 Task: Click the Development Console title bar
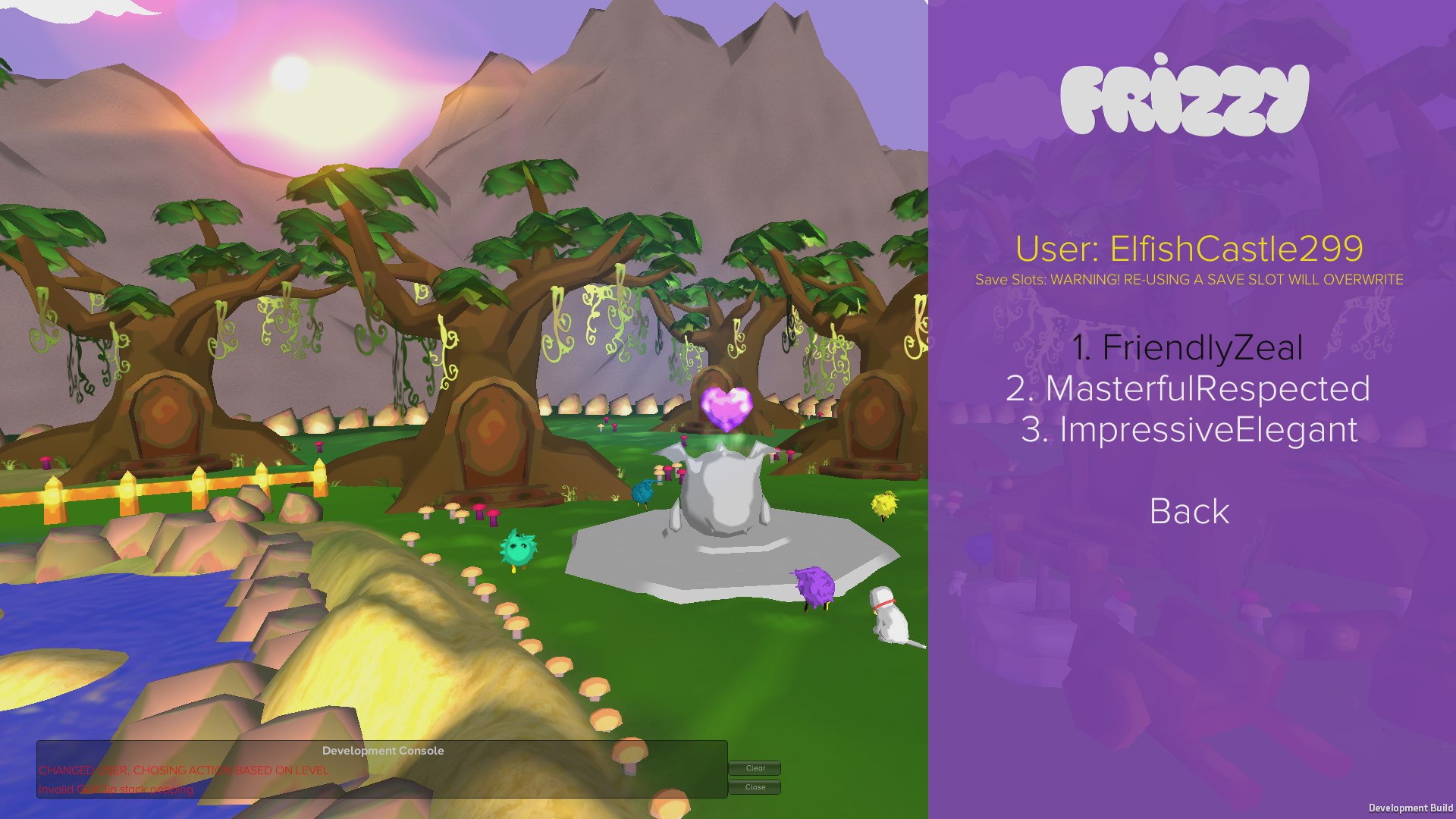[384, 751]
